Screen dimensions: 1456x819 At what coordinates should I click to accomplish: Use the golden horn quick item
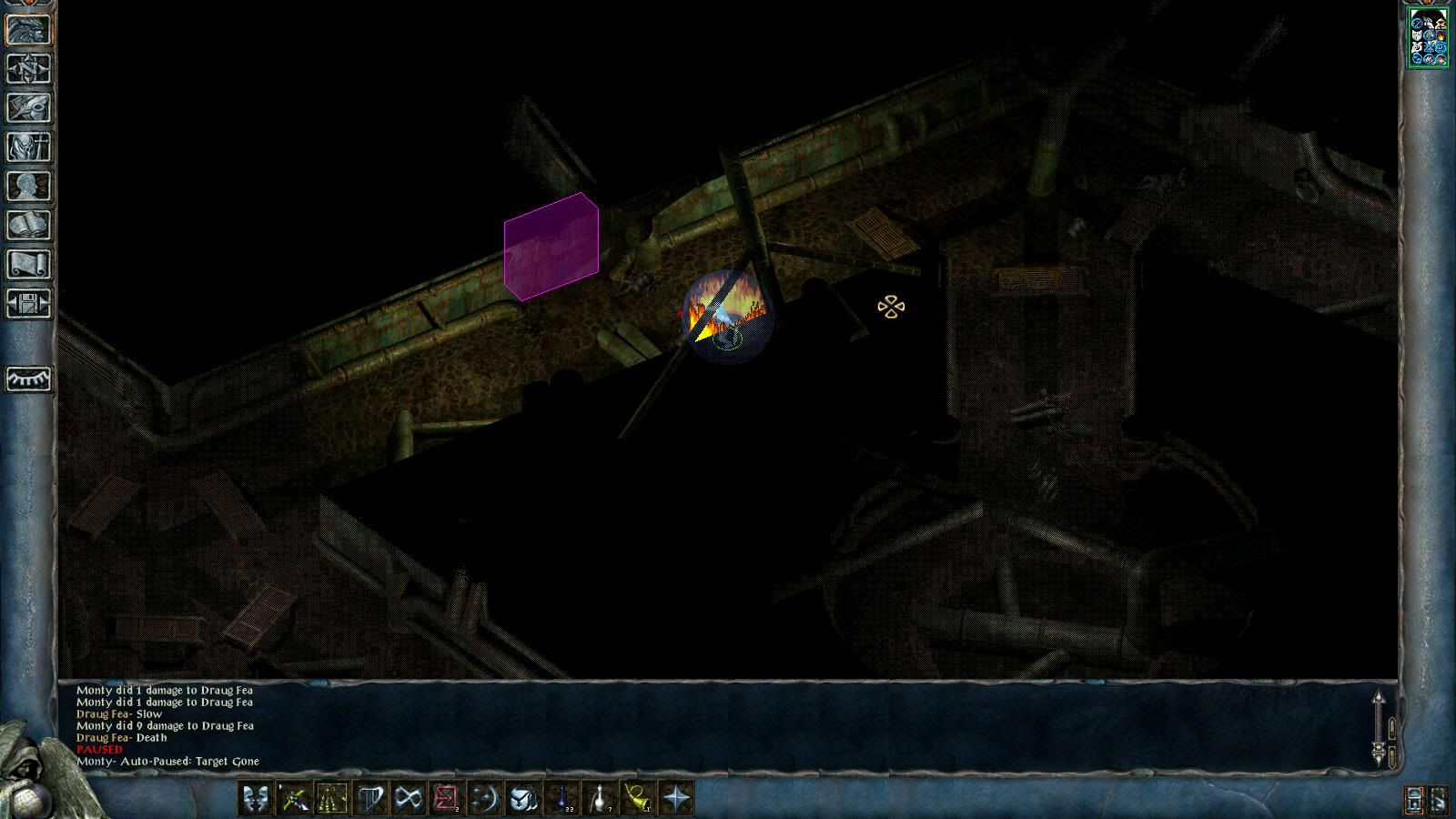pos(639,799)
